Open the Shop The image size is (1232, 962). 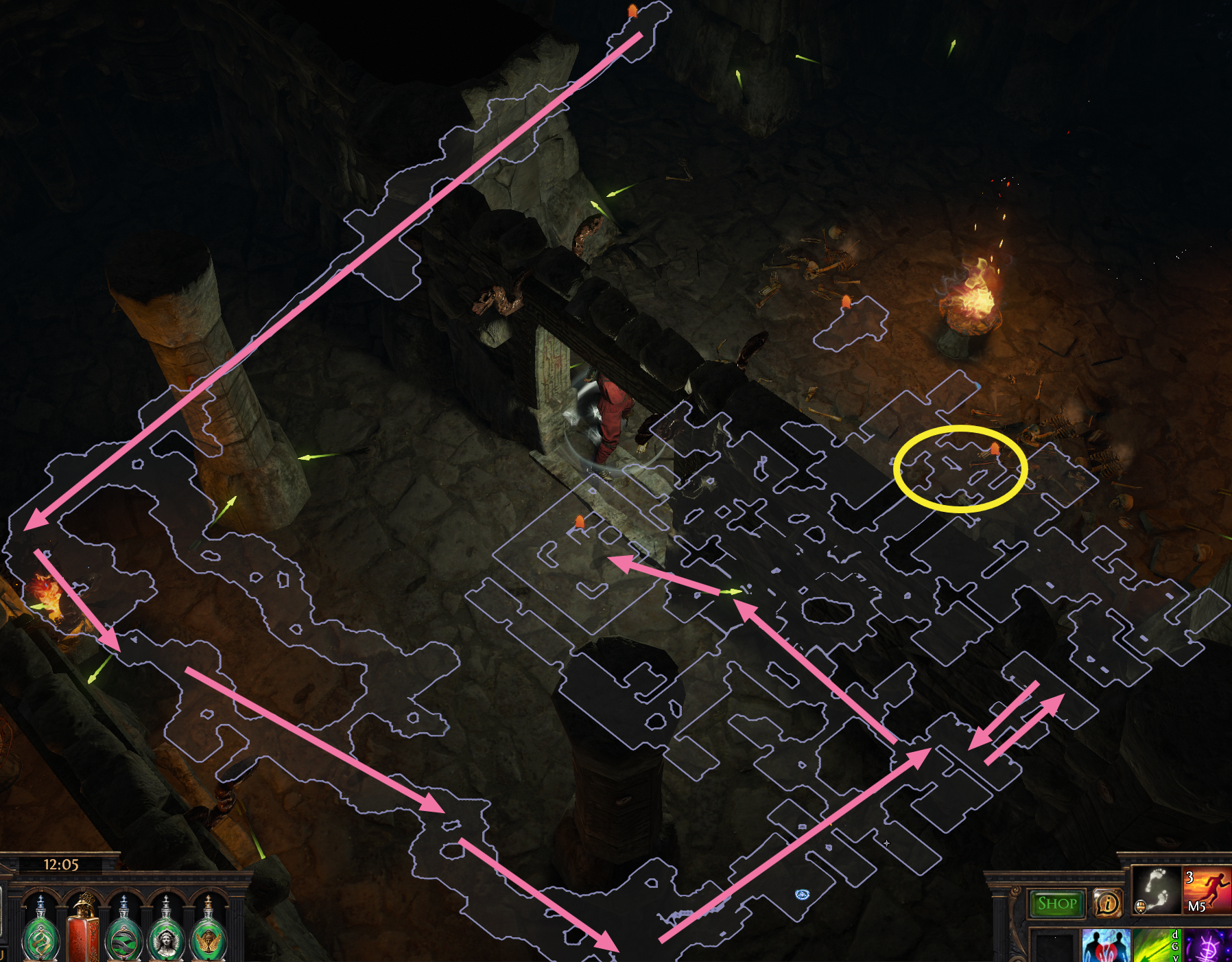(x=1056, y=904)
